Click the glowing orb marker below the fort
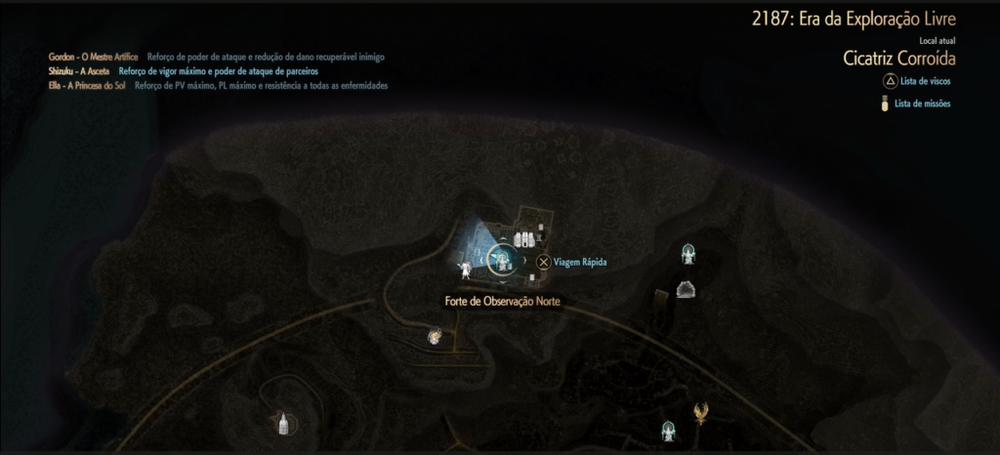This screenshot has height=455, width=1000. pos(435,337)
